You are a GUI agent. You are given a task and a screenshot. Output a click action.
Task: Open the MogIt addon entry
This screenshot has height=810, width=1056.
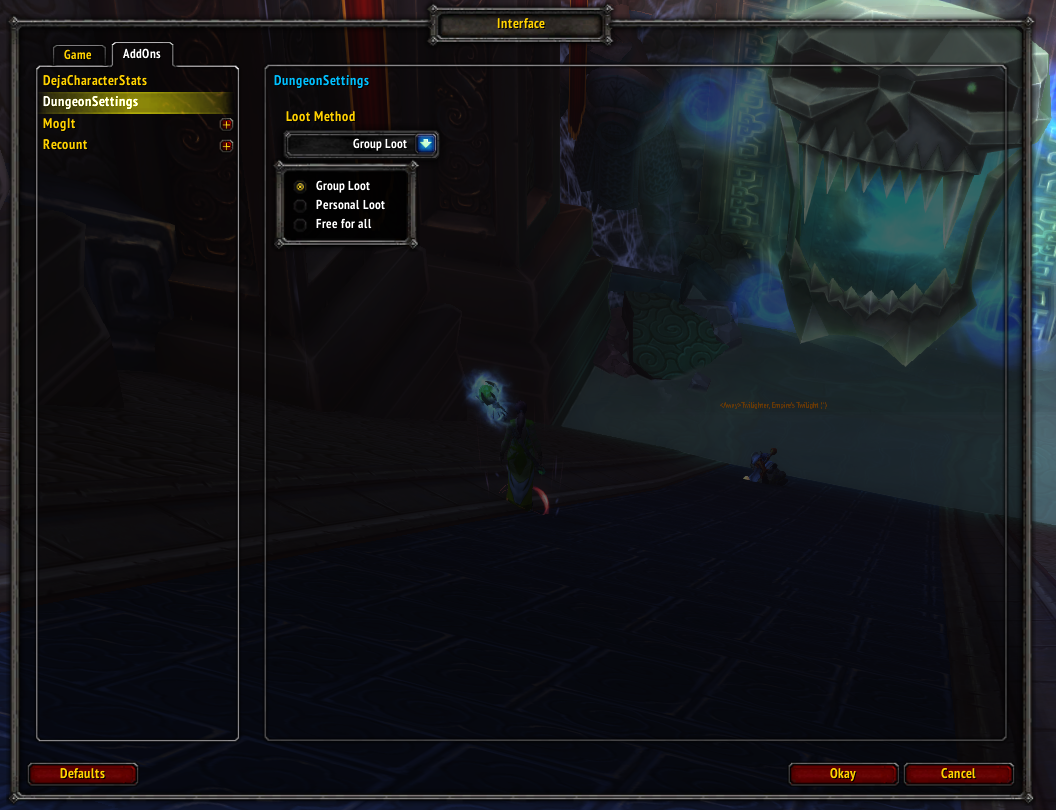click(x=59, y=124)
